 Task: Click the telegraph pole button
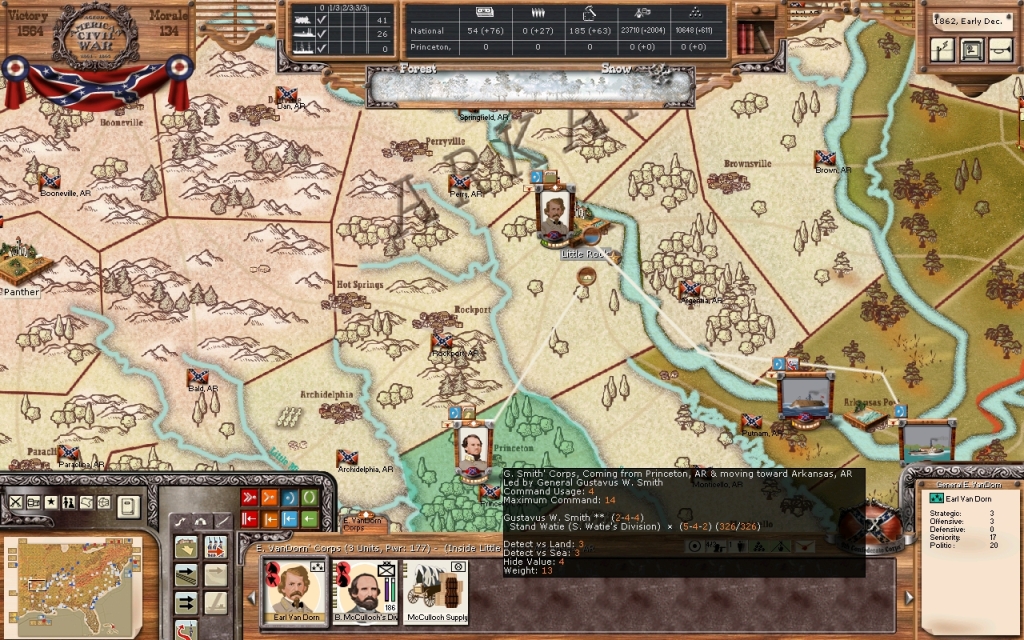point(942,50)
